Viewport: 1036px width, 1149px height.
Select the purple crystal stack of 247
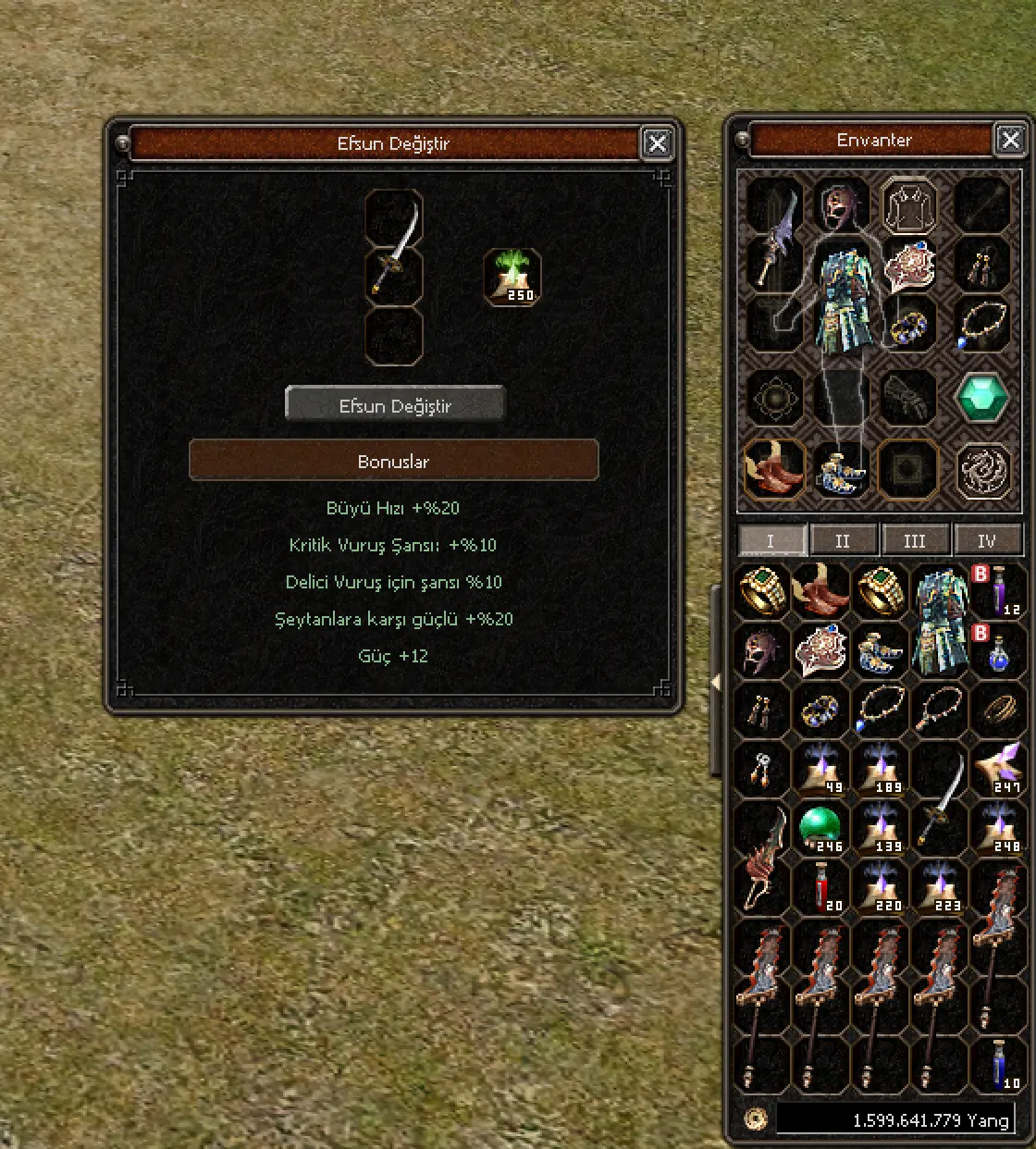click(997, 768)
